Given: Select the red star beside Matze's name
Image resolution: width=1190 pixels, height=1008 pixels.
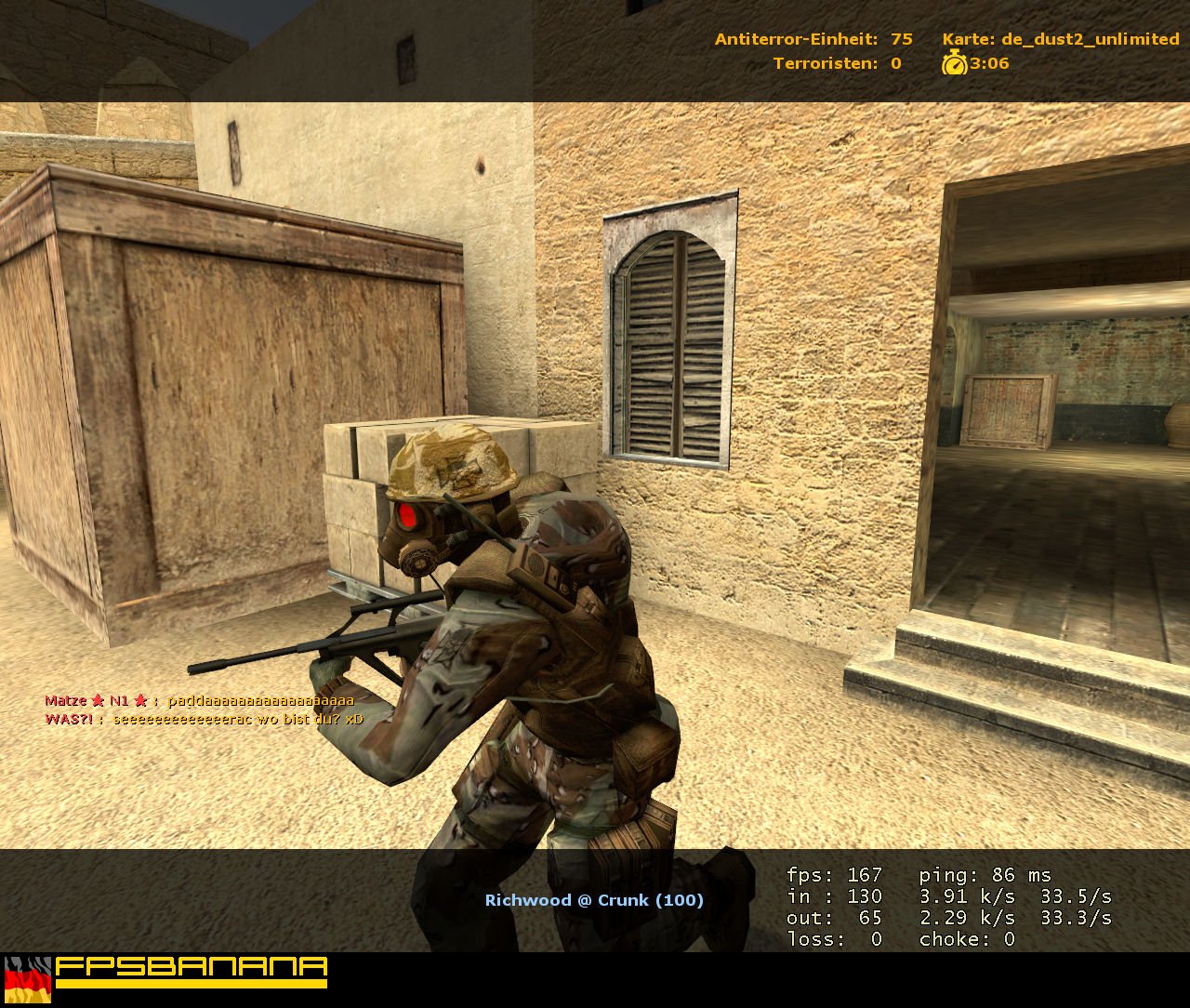Looking at the screenshot, I should [97, 701].
